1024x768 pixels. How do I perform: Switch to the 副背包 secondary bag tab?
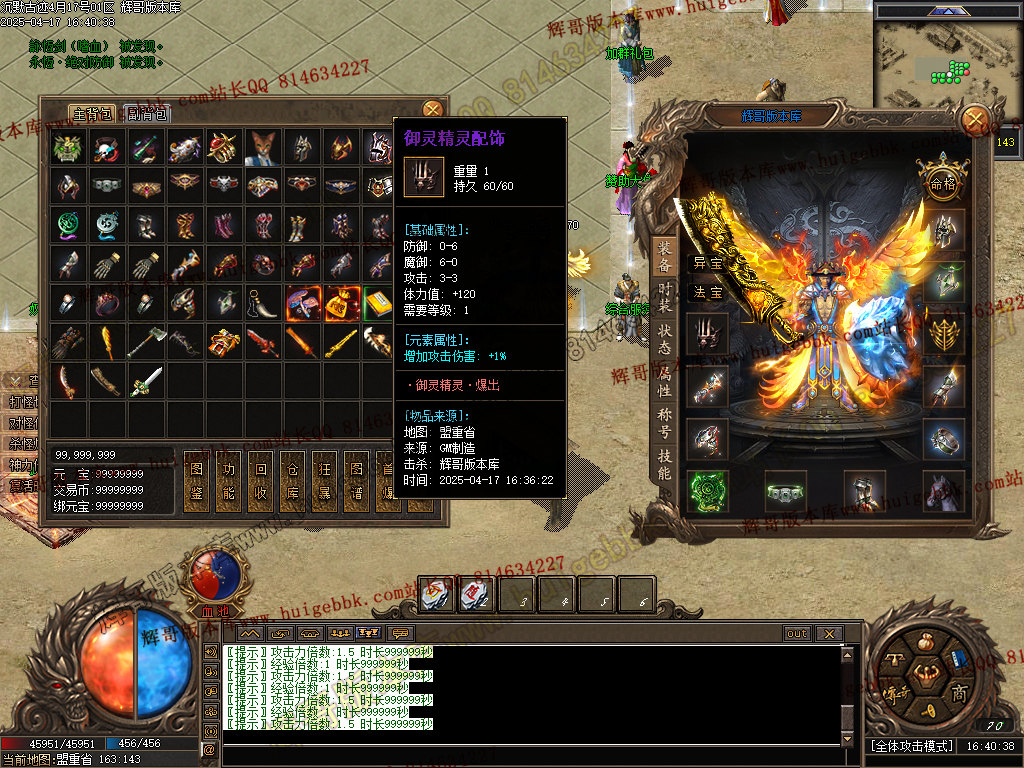coord(148,113)
